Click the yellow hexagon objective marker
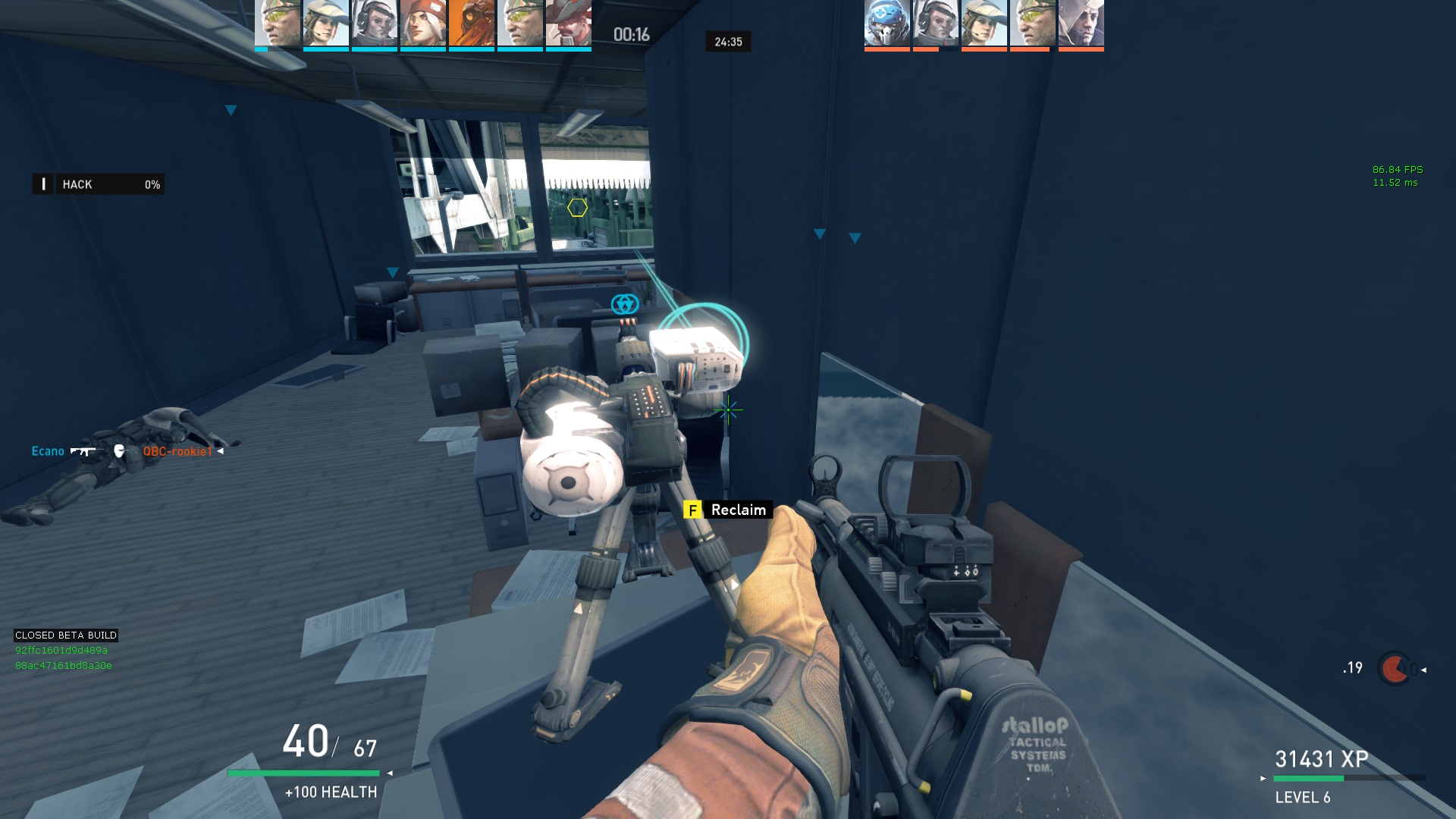 (577, 207)
